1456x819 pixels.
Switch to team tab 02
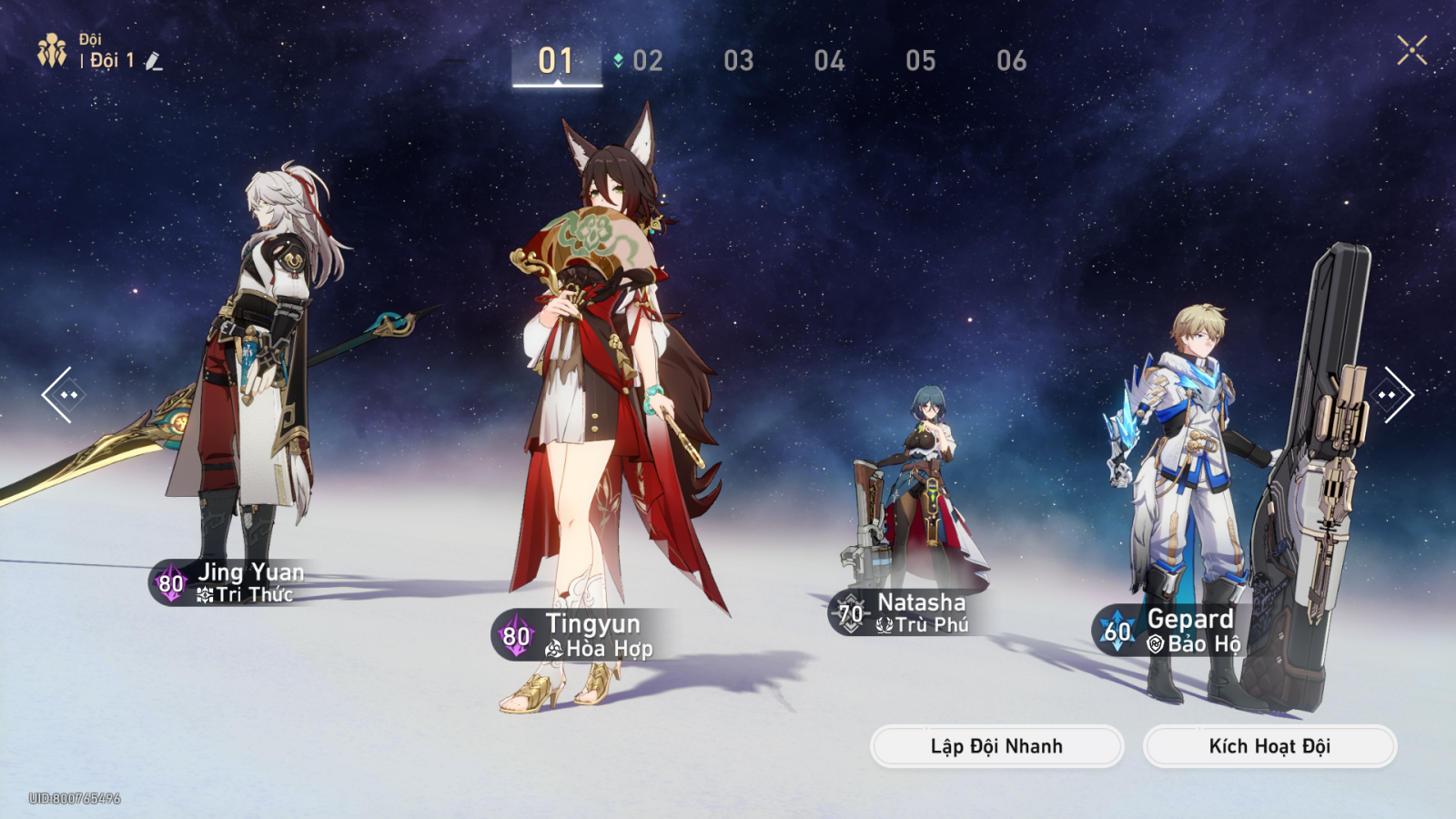click(x=647, y=61)
